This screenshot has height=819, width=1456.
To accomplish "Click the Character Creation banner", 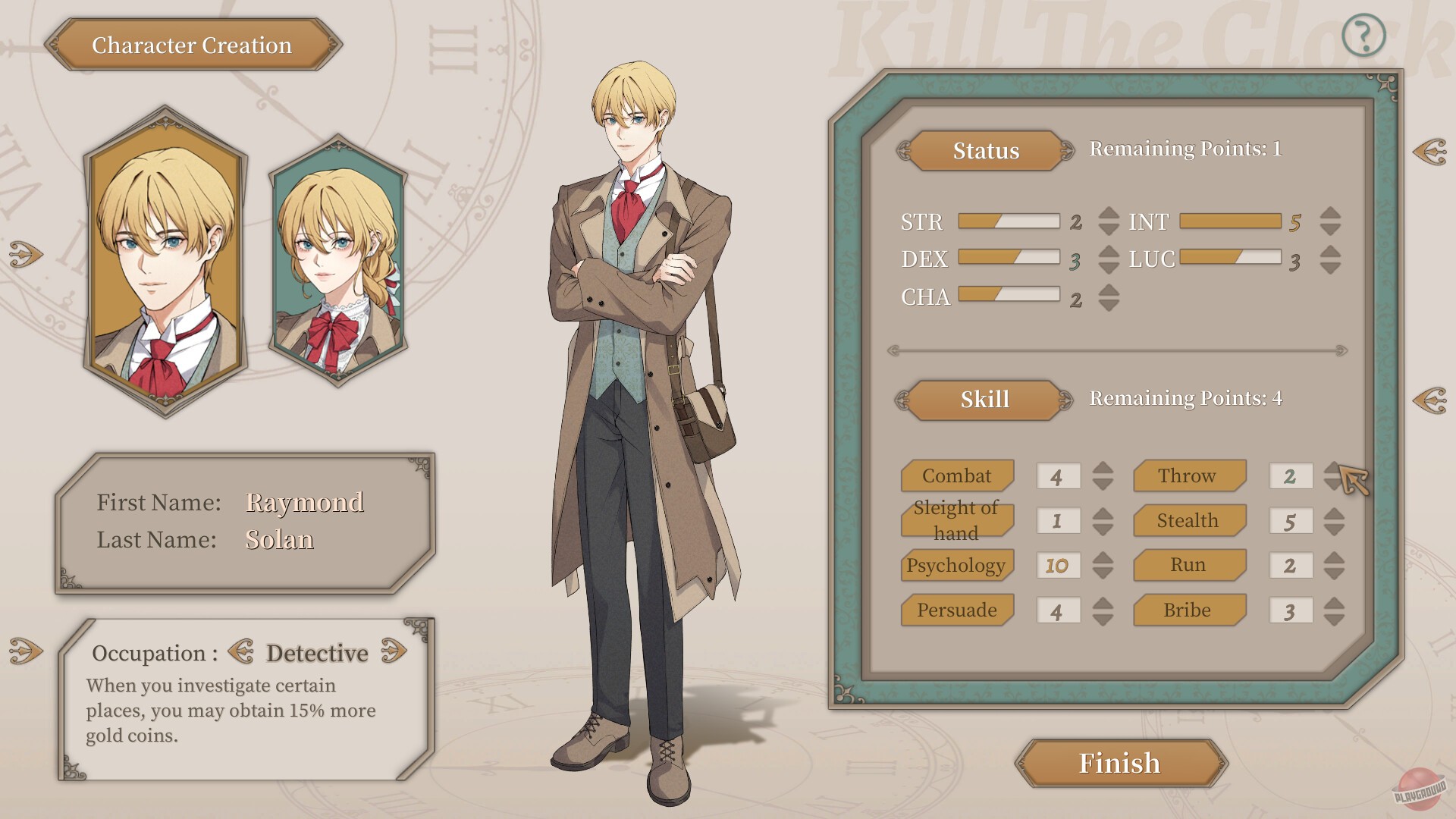I will 192,45.
